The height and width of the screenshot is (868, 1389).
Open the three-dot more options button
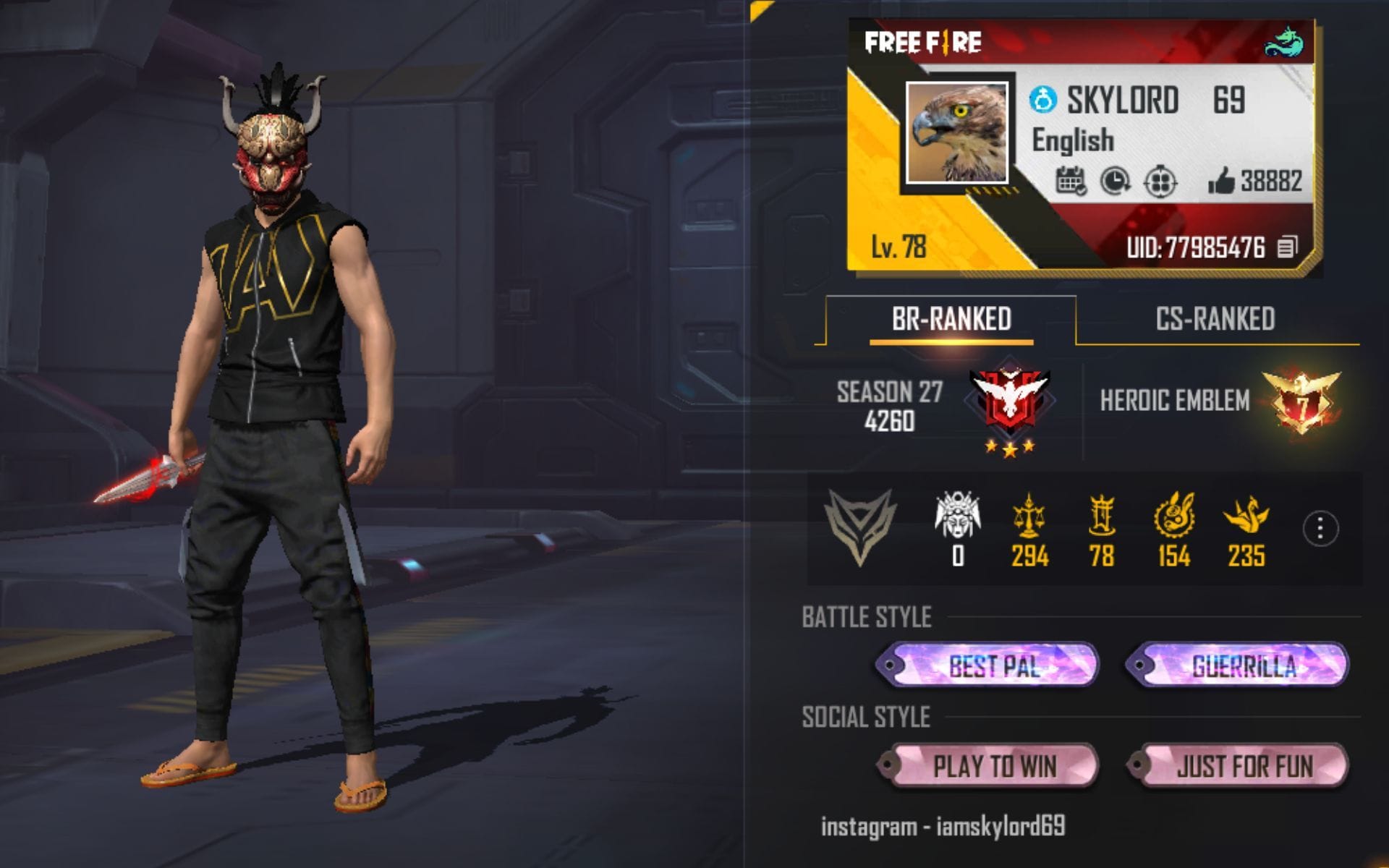(1320, 529)
